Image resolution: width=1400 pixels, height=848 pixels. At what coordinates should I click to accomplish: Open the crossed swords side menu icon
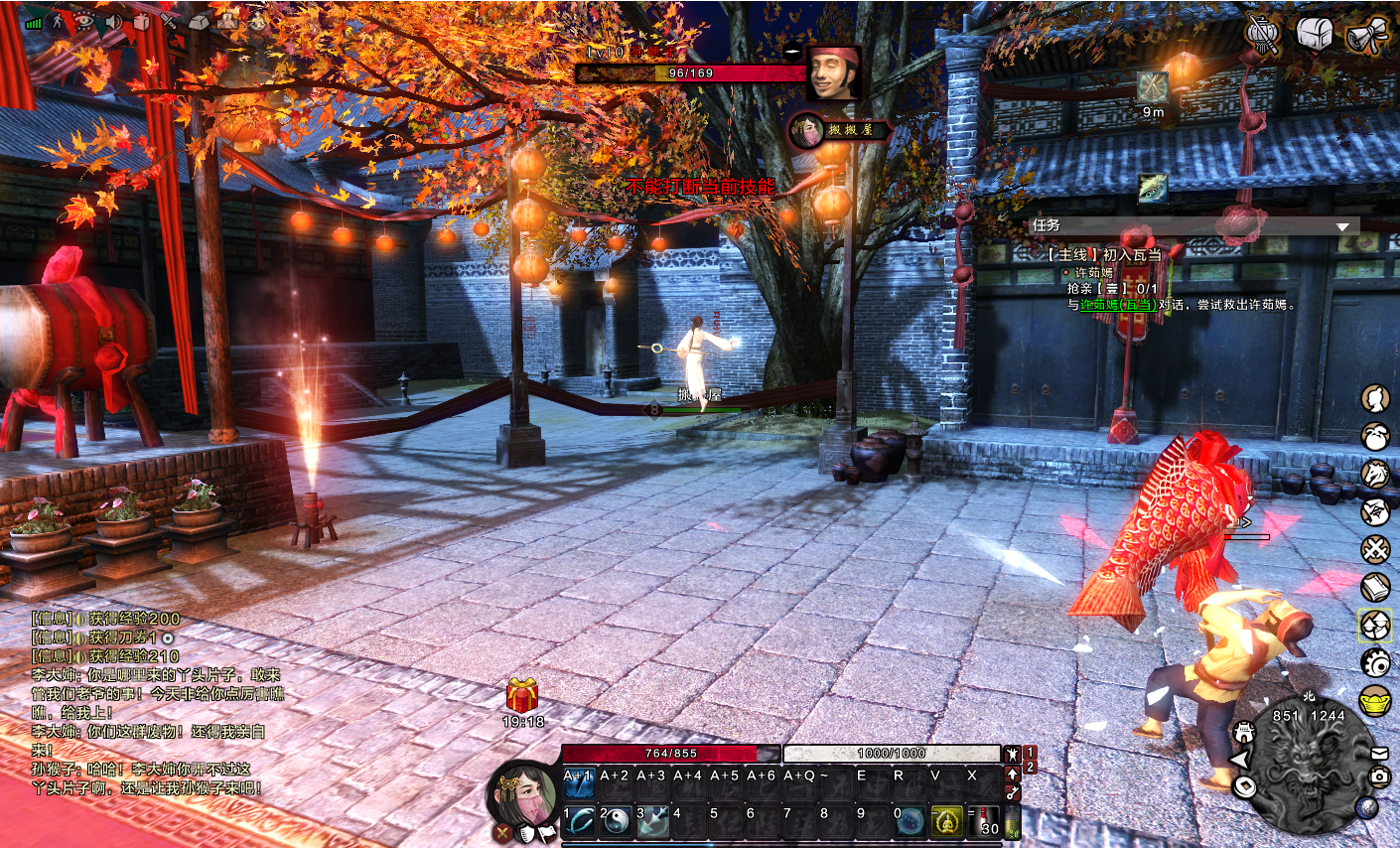[1375, 549]
